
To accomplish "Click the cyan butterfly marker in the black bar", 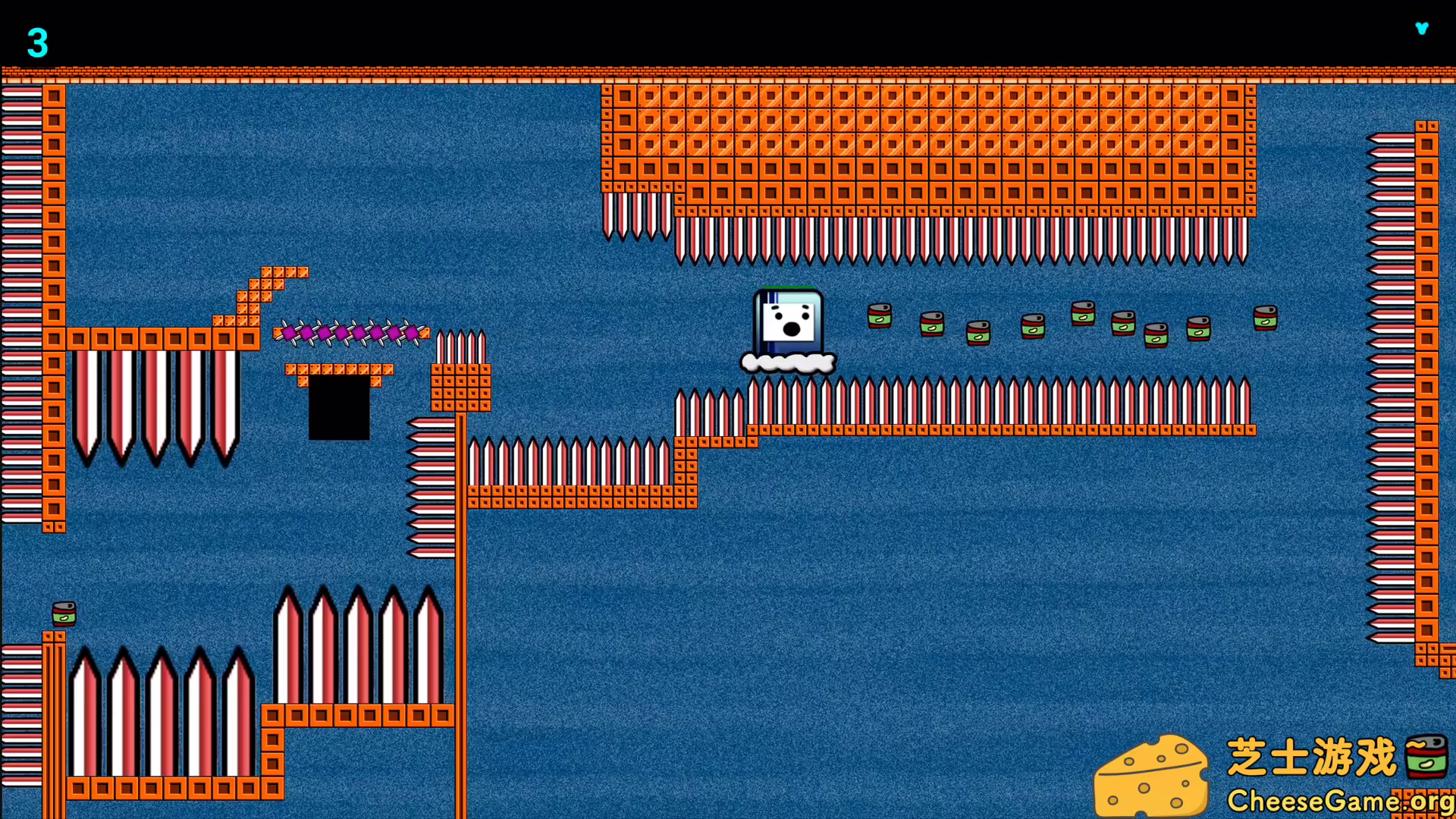I will [x=1423, y=29].
